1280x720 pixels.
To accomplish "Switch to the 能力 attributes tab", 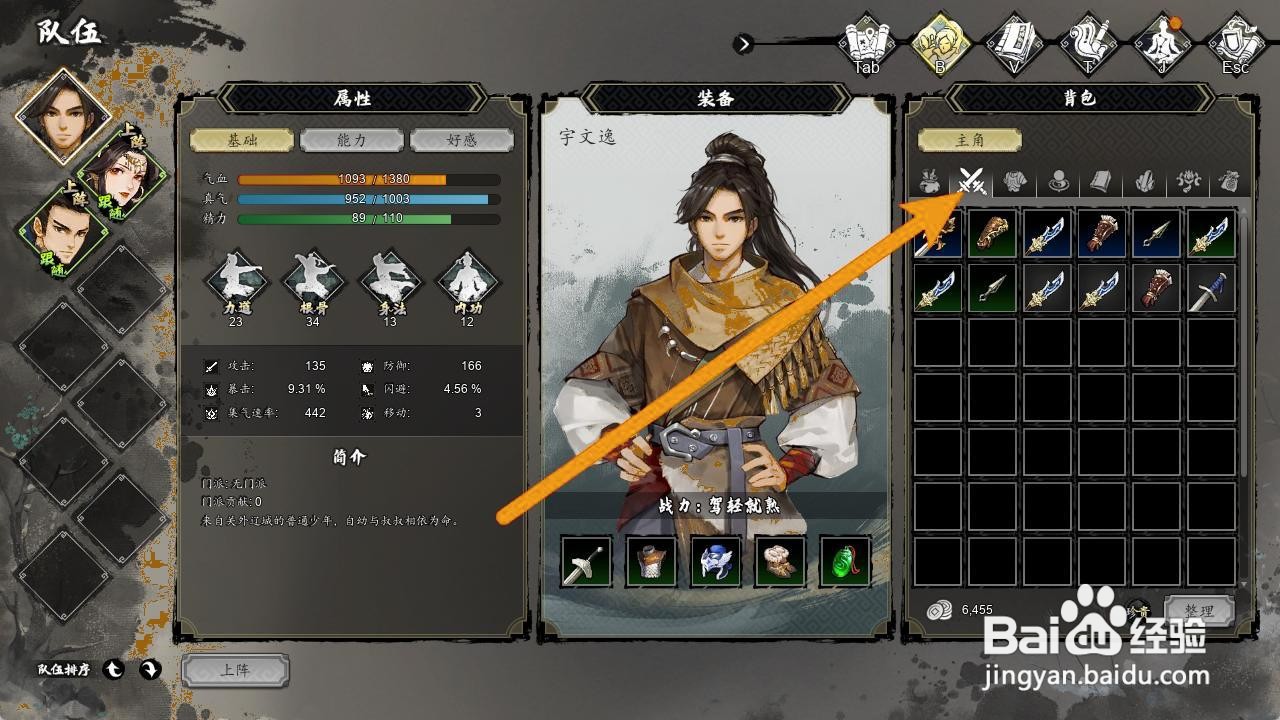I will (351, 140).
